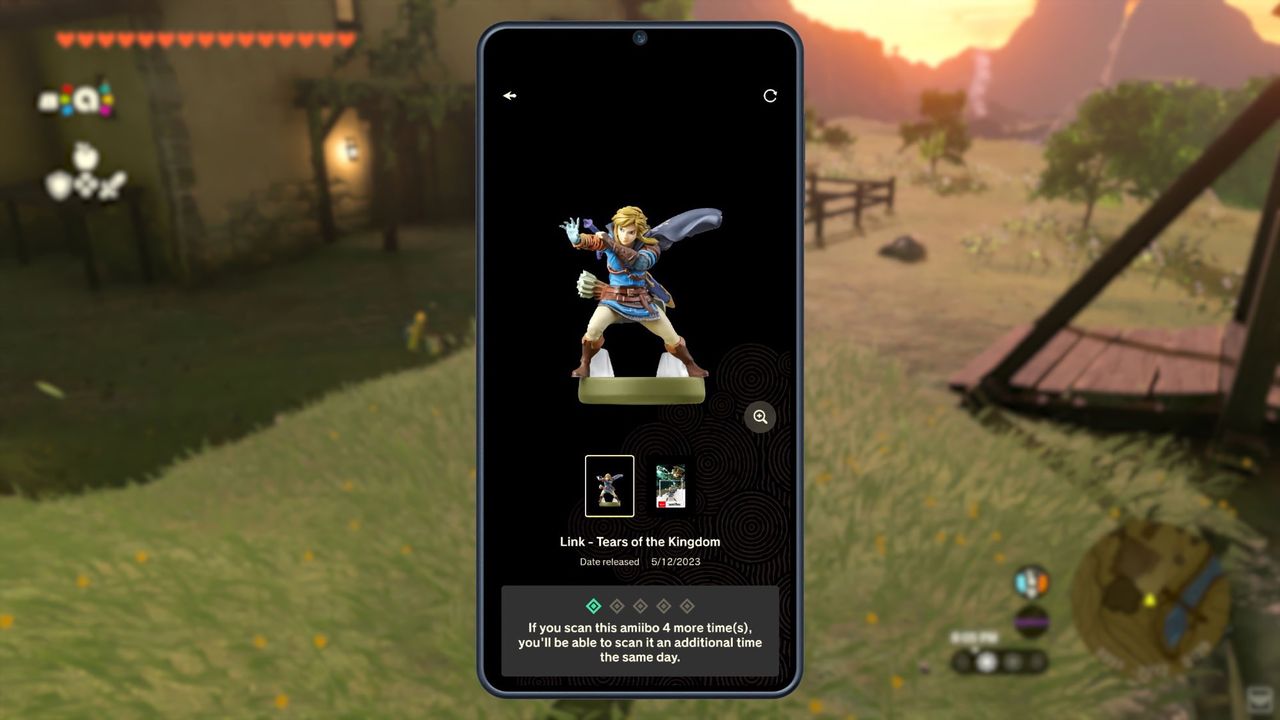Show the amiibo packaging box thumbnail
This screenshot has width=1280, height=720.
(670, 486)
